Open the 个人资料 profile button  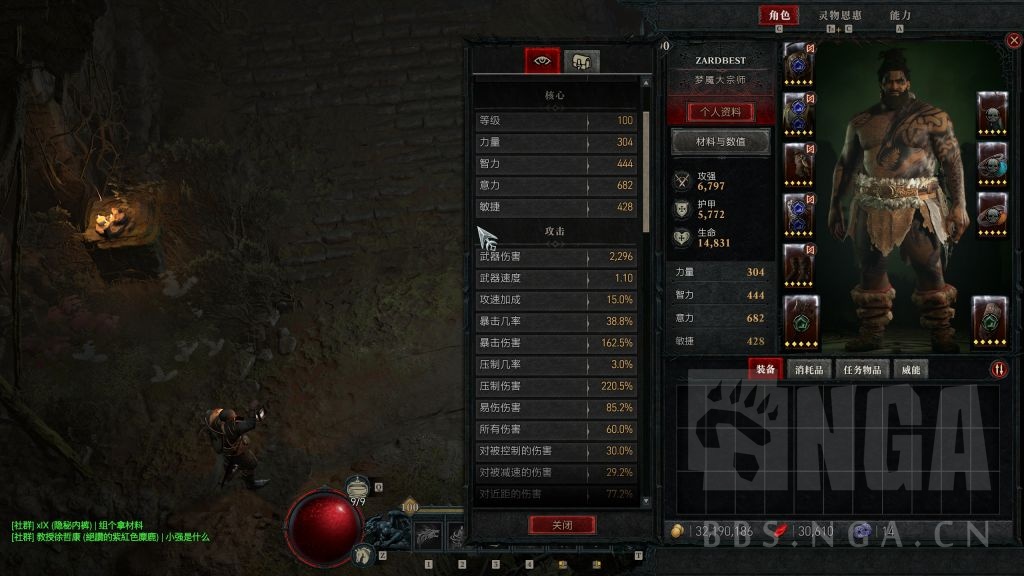coord(720,112)
